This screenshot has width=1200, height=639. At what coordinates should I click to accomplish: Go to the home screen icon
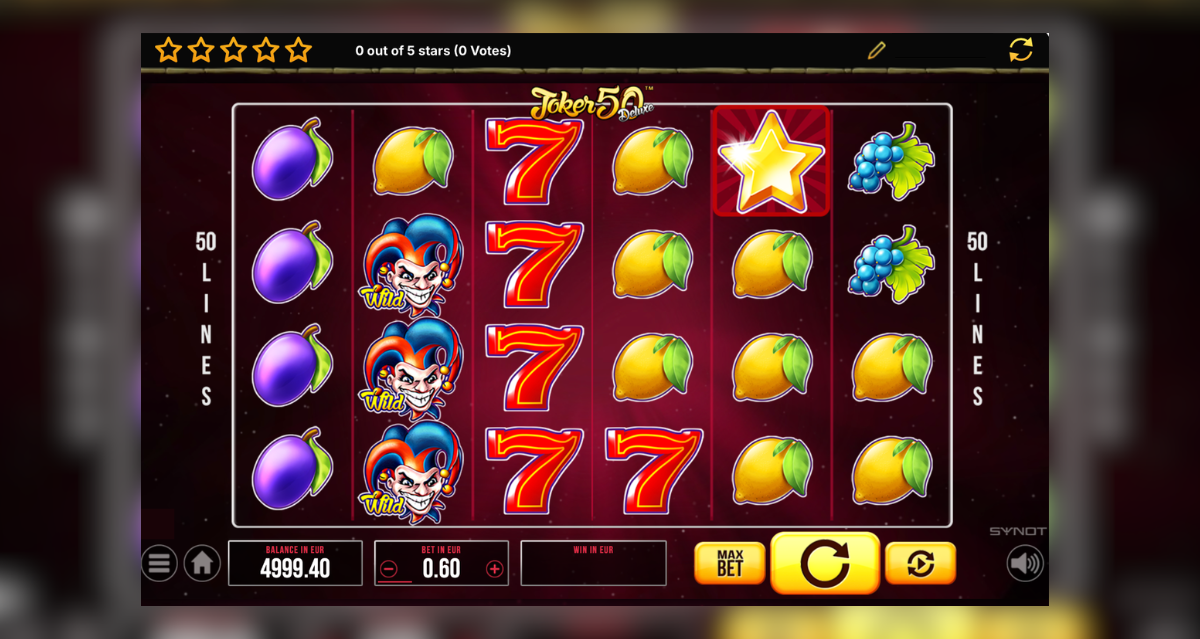[201, 563]
